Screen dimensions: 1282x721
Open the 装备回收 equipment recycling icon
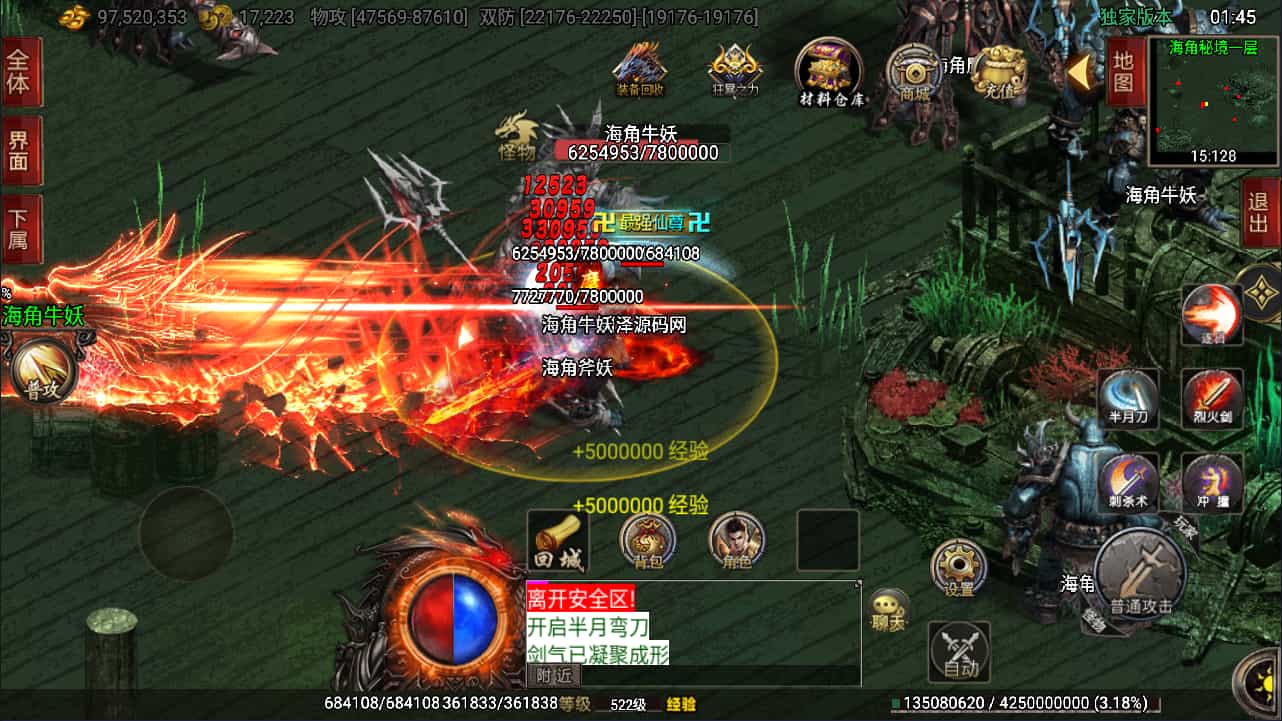coord(640,69)
